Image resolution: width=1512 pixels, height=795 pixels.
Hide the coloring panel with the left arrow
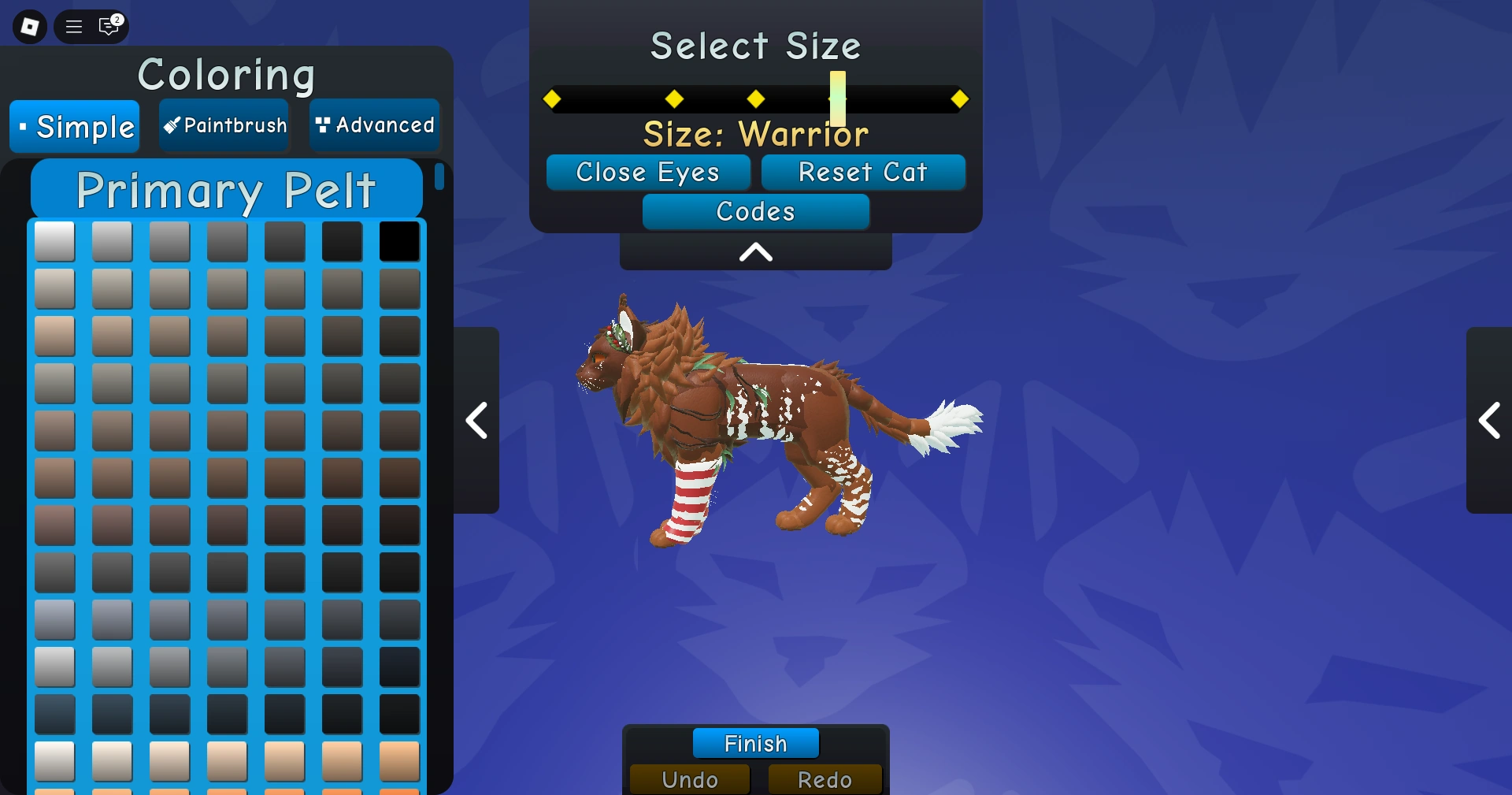click(476, 422)
